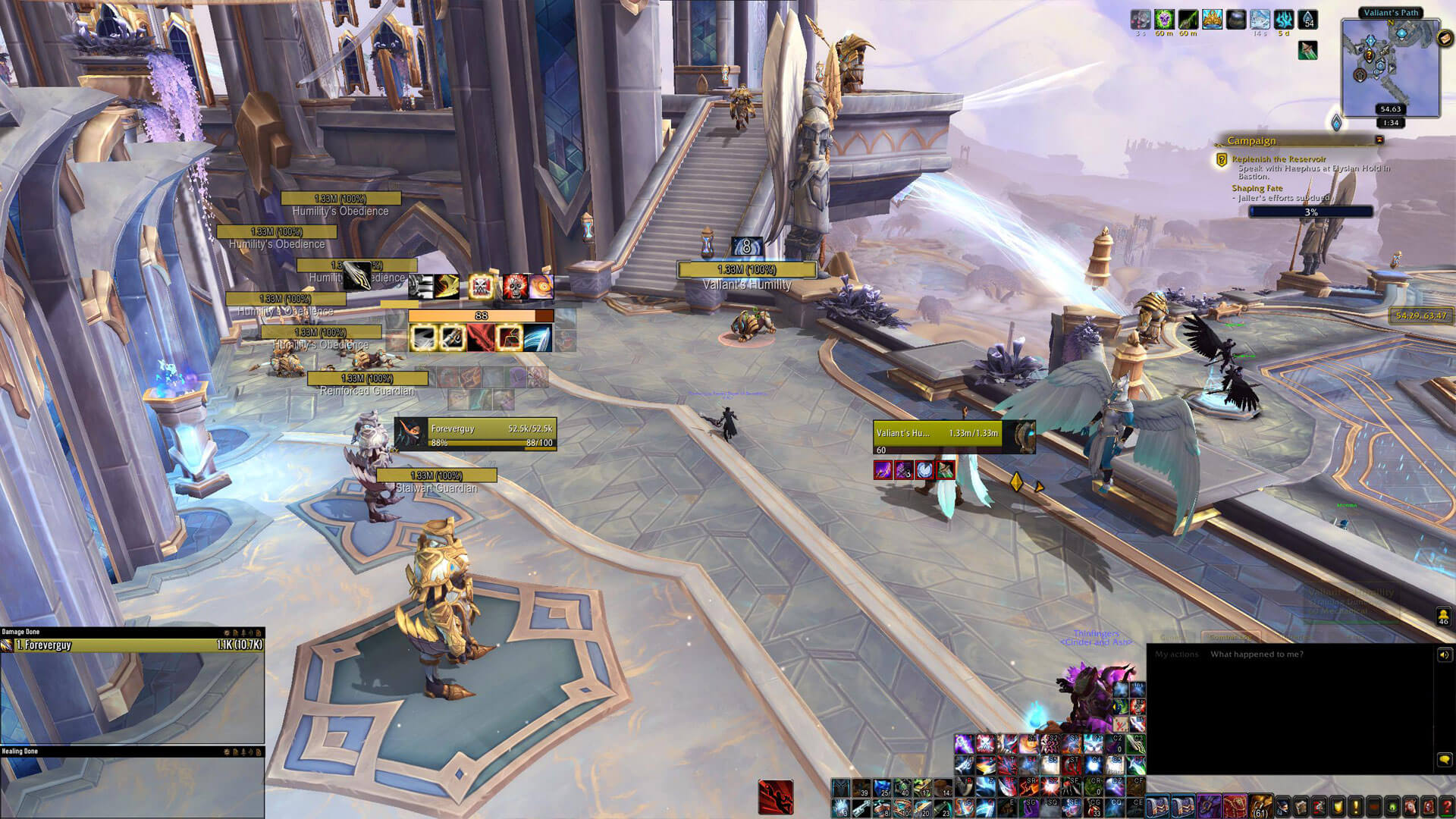This screenshot has height=819, width=1456.
Task: Open the red question mark help menu
Action: (1446, 806)
